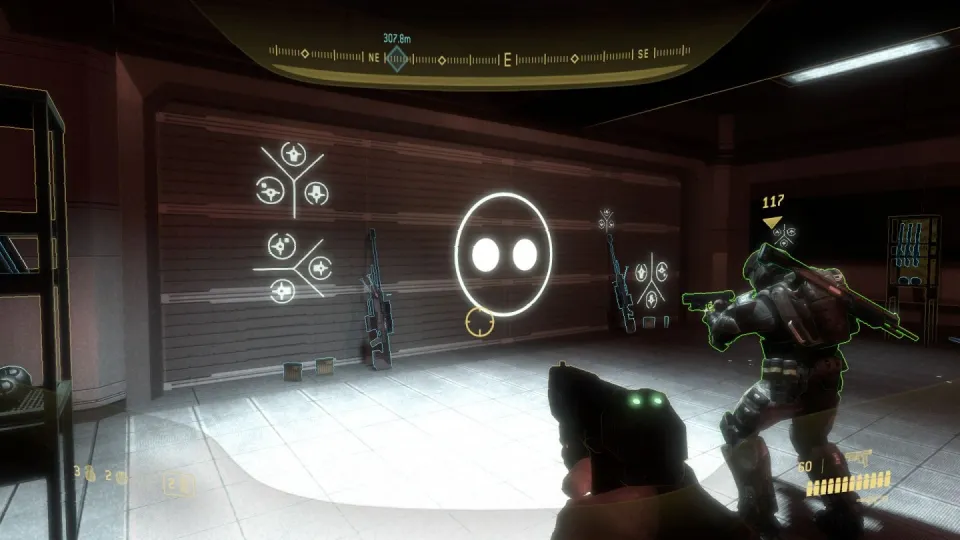Click the blue waypoint diamond on the compass
This screenshot has width=960, height=540.
click(397, 59)
